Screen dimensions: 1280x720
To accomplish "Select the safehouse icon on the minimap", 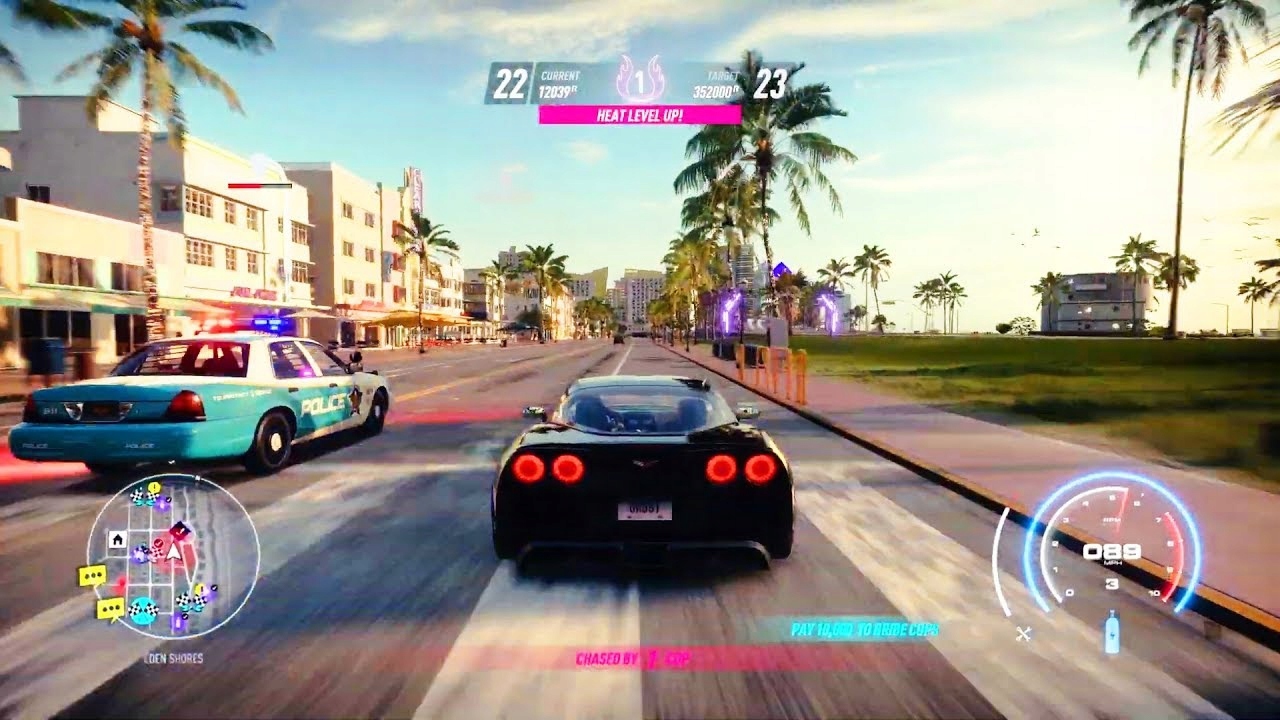I will [117, 540].
